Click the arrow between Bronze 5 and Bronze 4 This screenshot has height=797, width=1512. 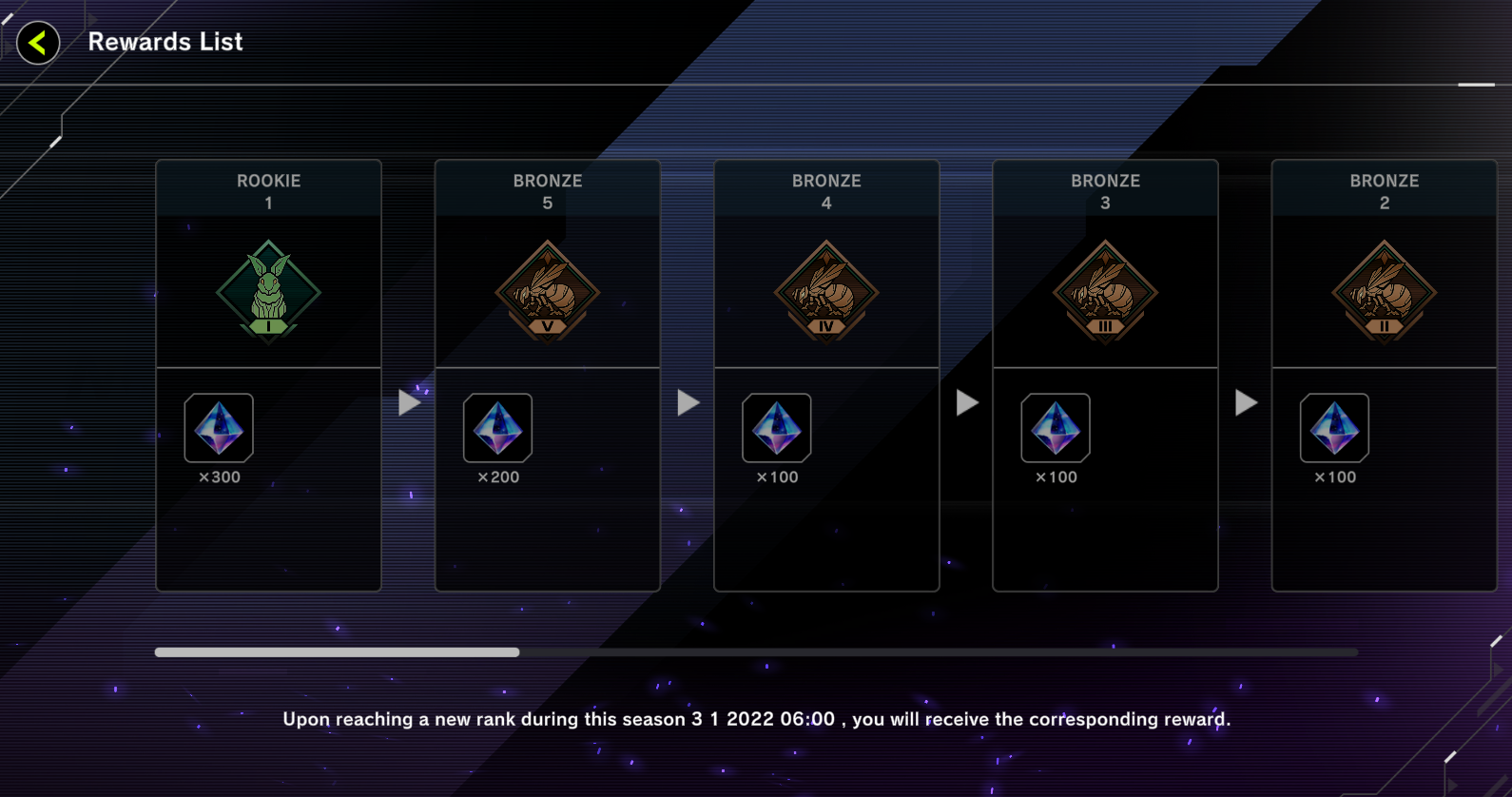(x=688, y=401)
